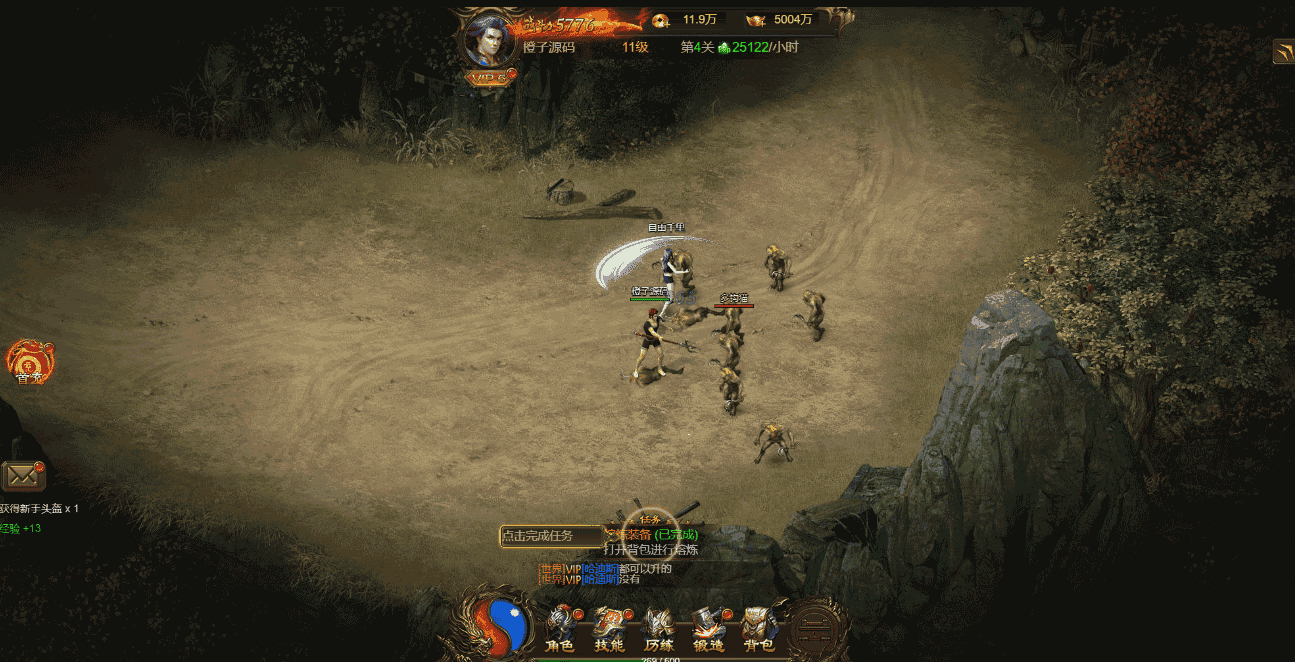Open the 技能 skills menu
This screenshot has width=1295, height=662.
point(609,628)
